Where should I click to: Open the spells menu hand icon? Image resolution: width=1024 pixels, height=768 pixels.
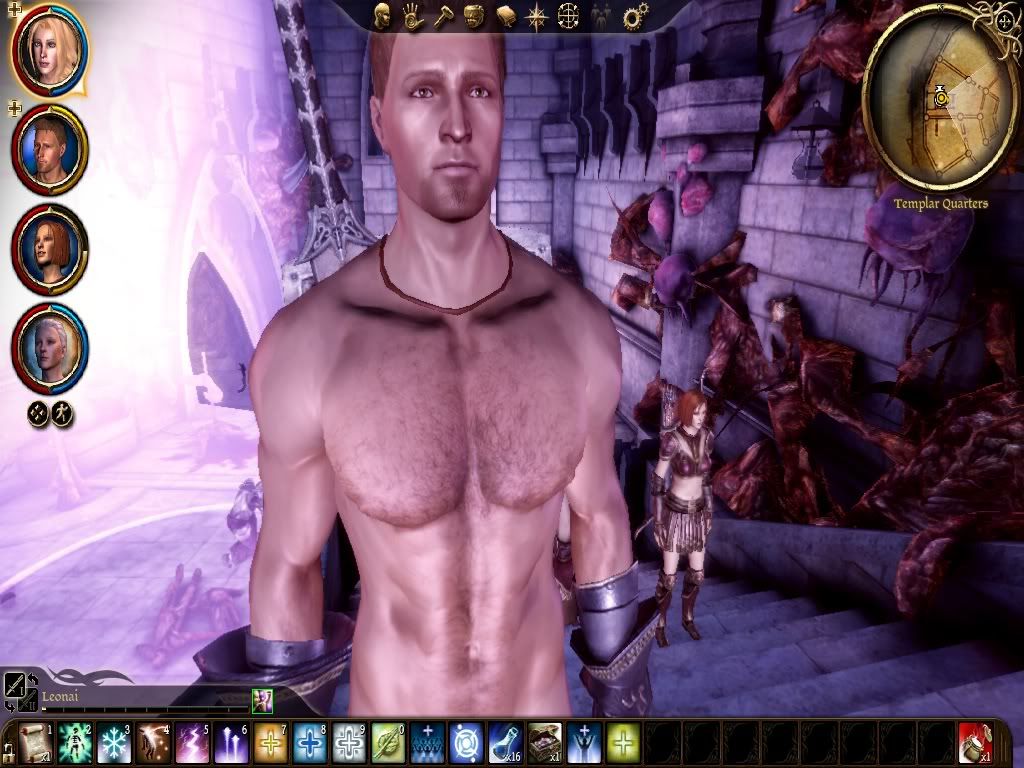coord(413,16)
